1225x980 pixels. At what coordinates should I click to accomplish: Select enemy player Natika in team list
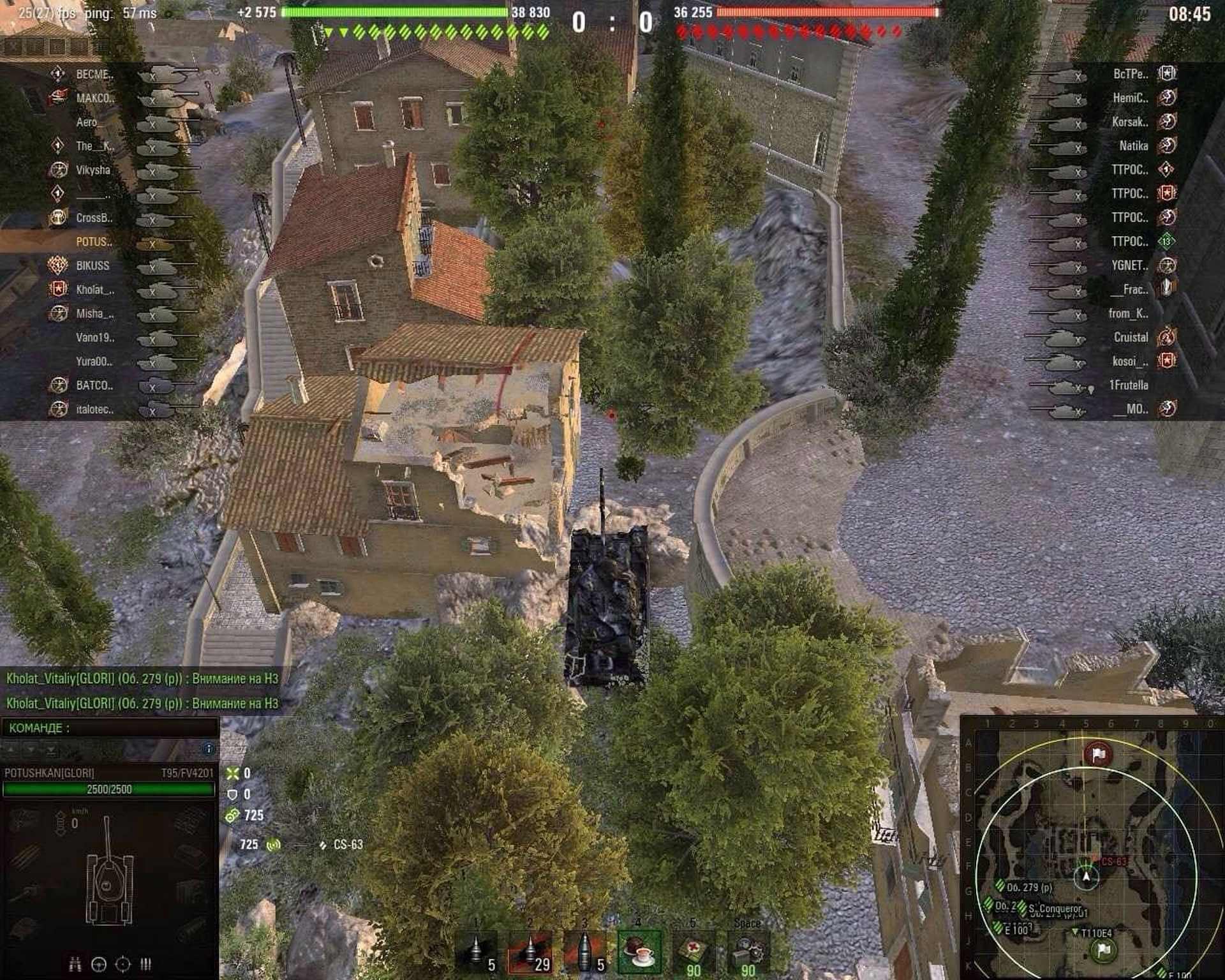point(1133,146)
